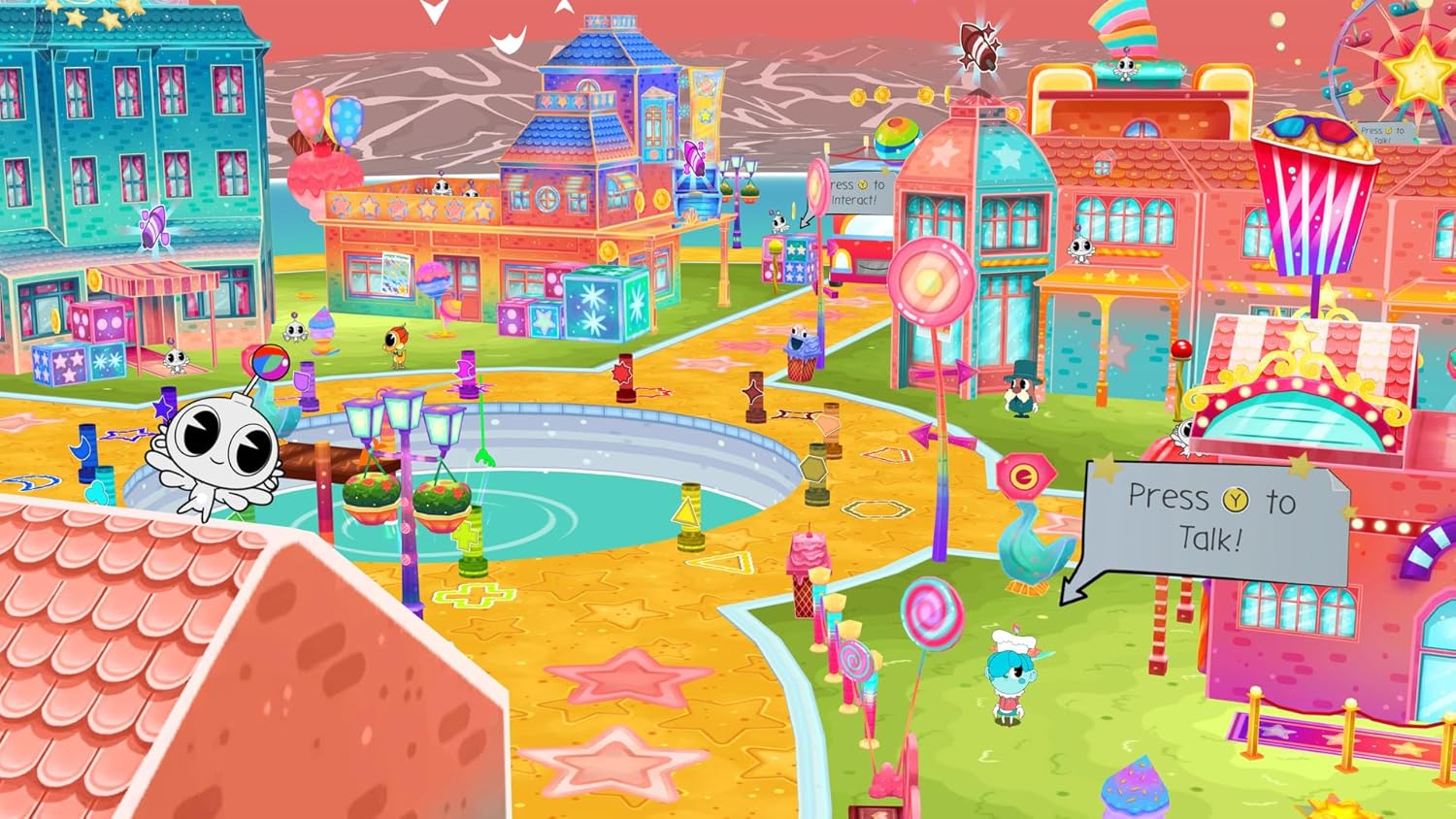Click the Y button icon in the Interact prompt
The height and width of the screenshot is (819, 1456).
(x=863, y=185)
